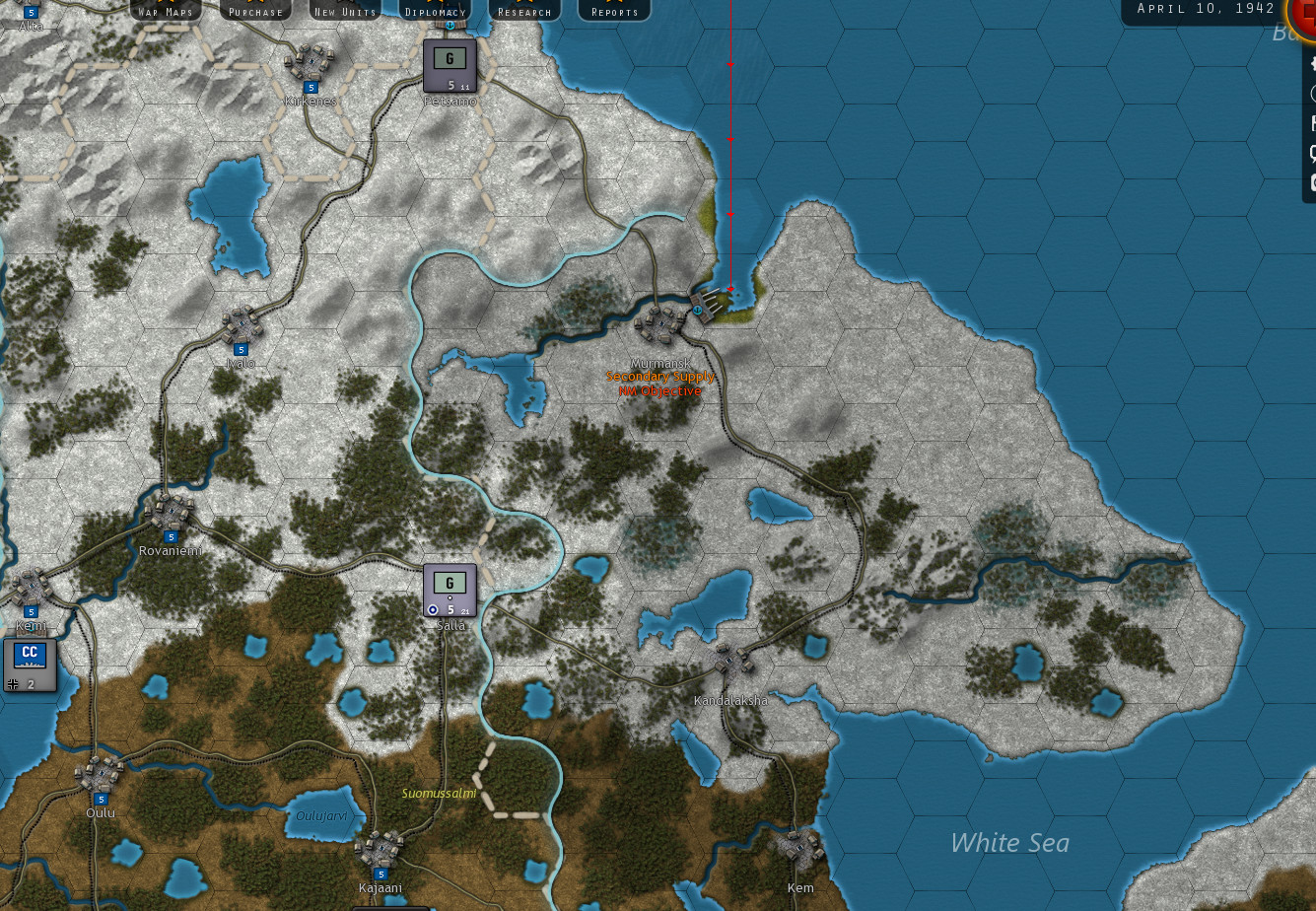1316x911 pixels.
Task: Click a red convoy arrow in the Barents Sea
Action: tap(729, 140)
